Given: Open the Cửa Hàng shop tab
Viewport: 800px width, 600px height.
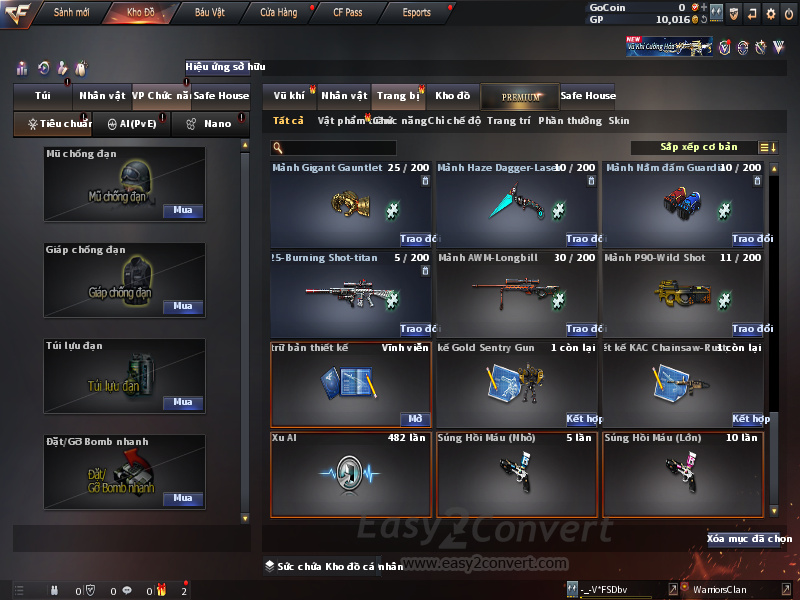Looking at the screenshot, I should point(278,13).
